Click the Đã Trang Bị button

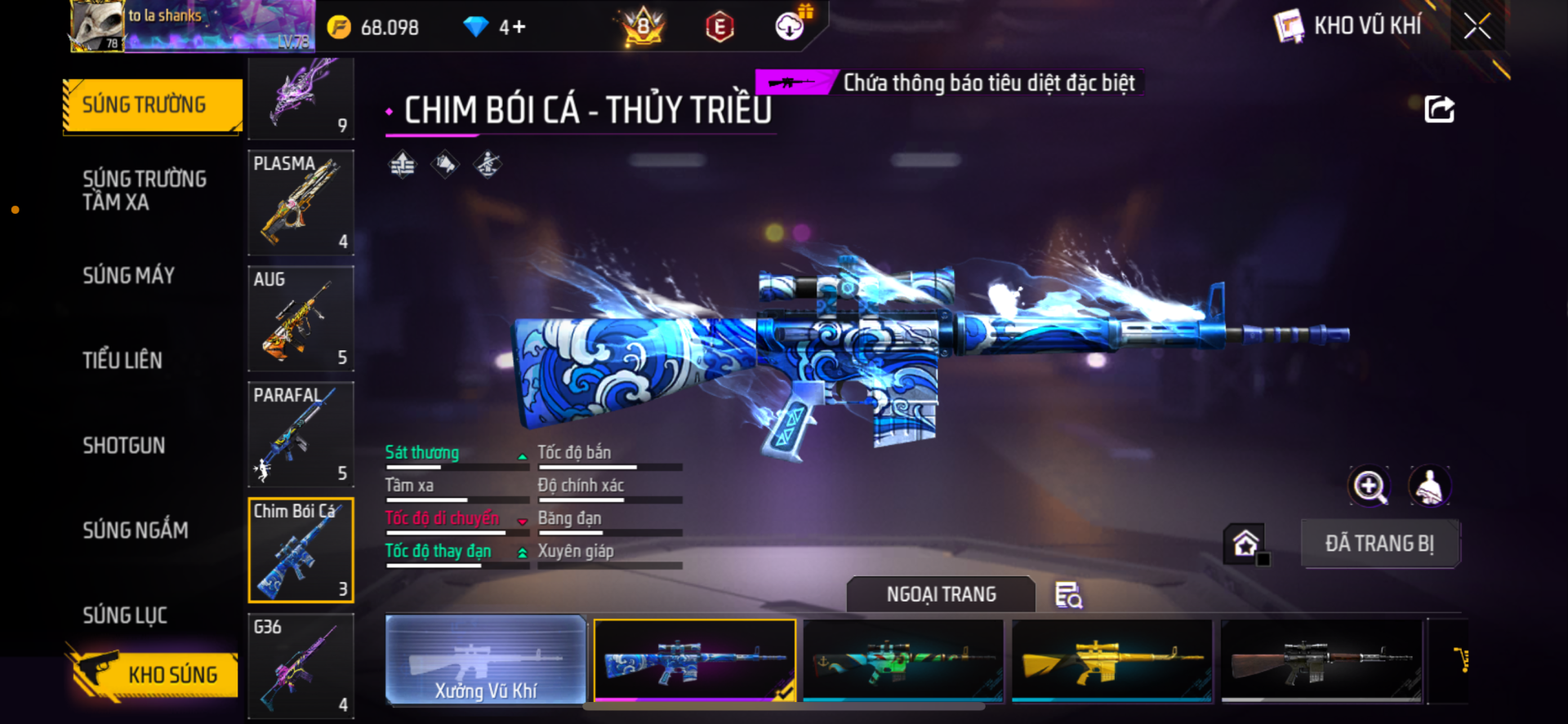[1379, 544]
